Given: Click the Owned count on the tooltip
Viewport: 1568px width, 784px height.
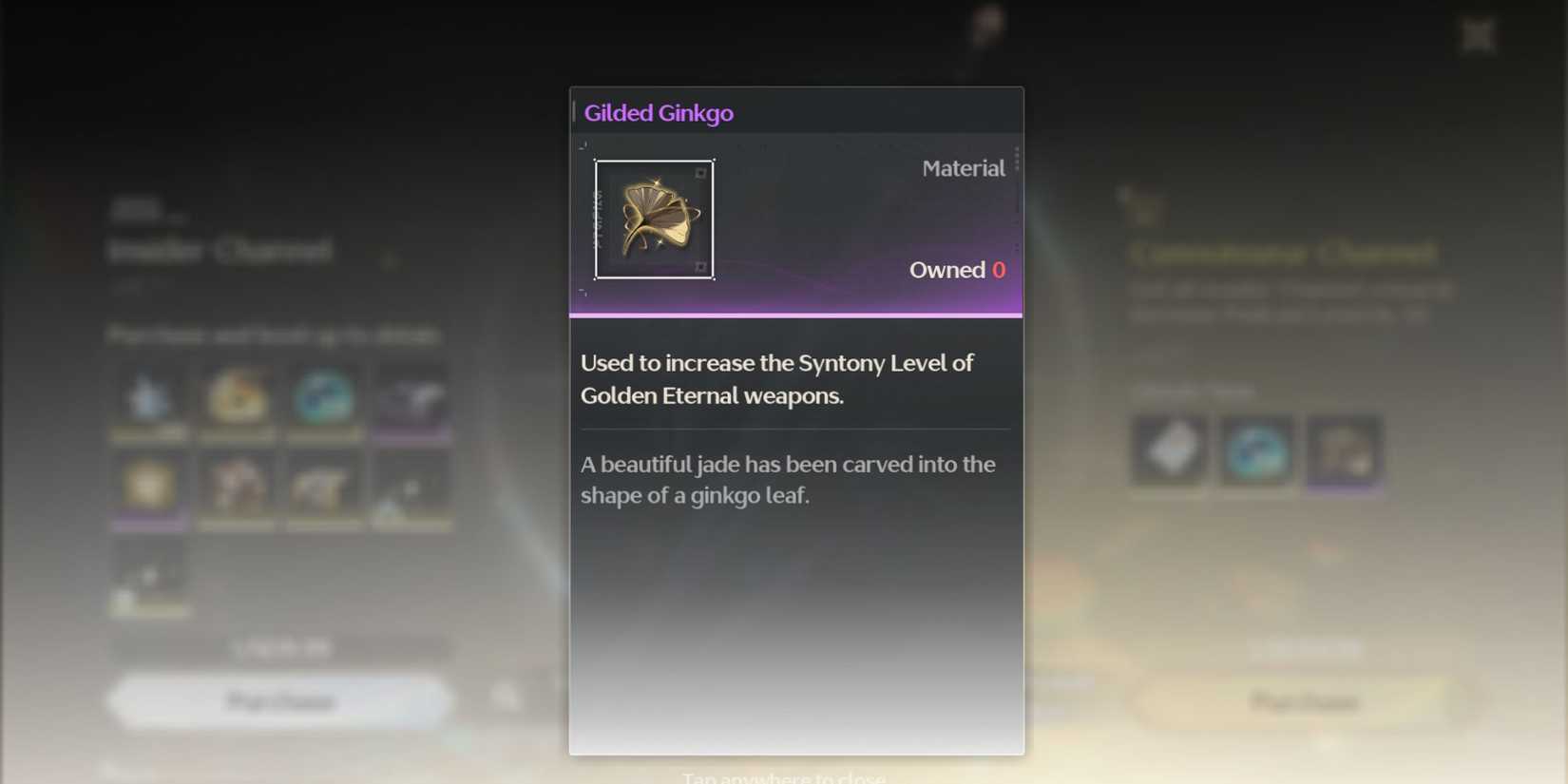Looking at the screenshot, I should click(958, 269).
